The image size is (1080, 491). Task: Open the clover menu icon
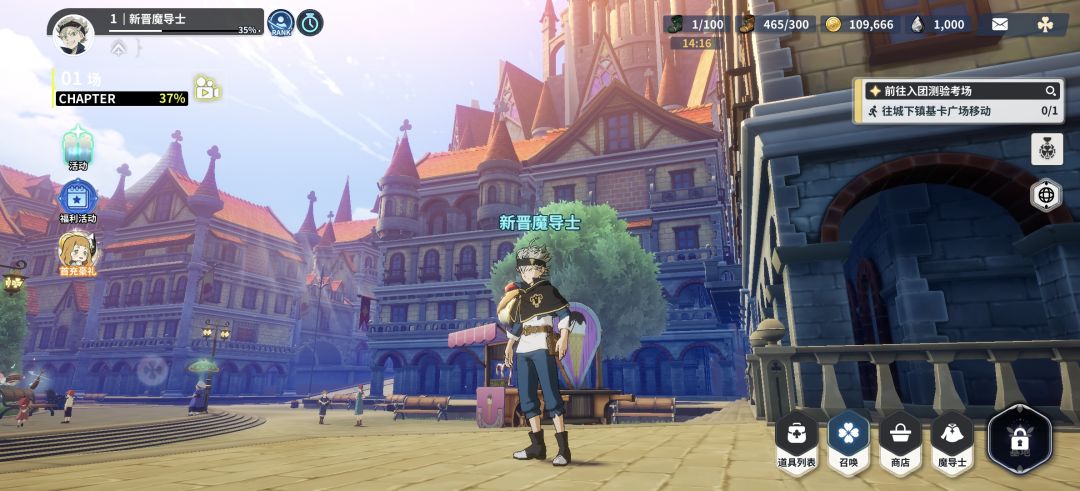pos(1045,24)
